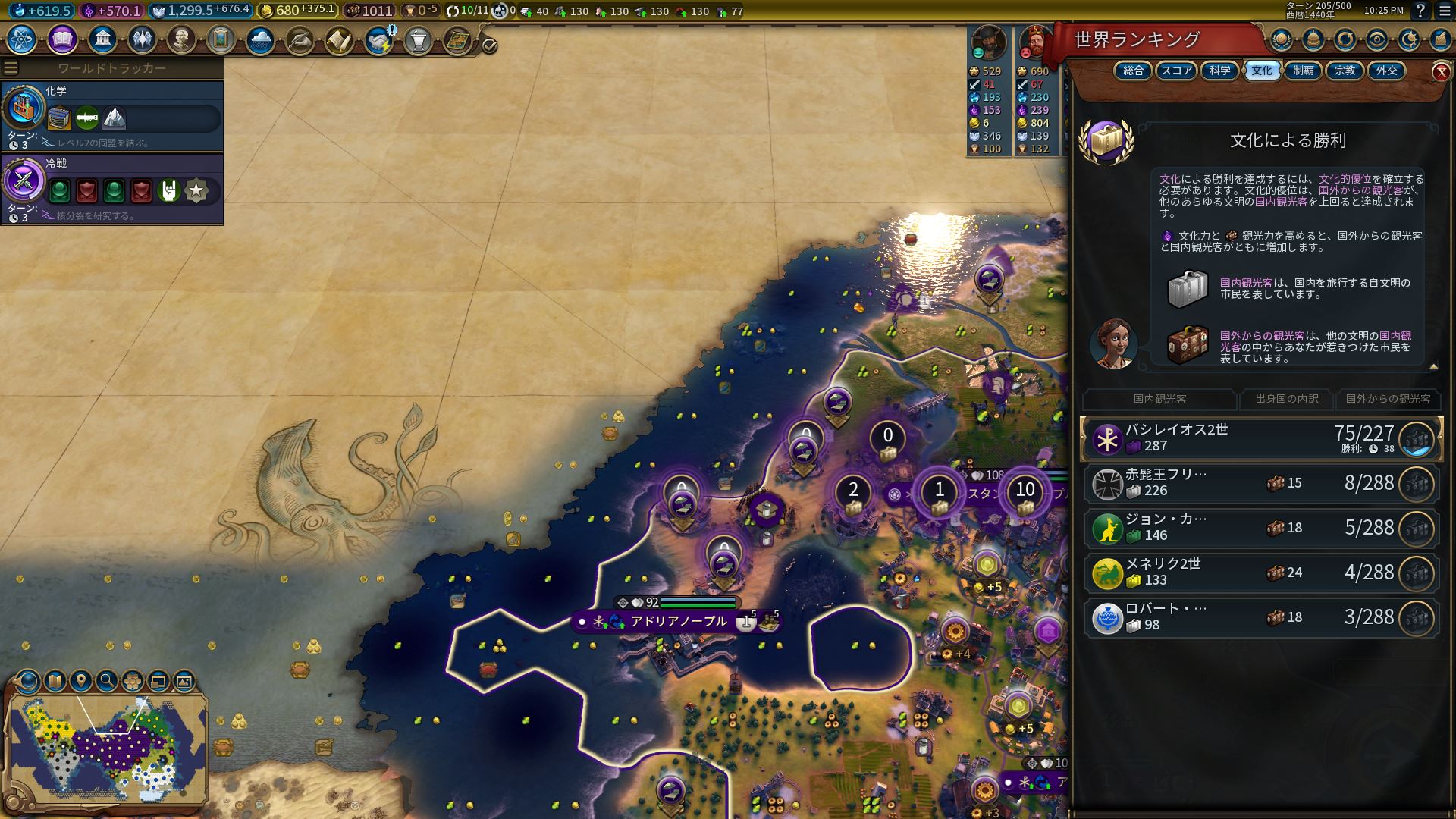
Task: Open the climate rain cloud icon
Action: point(260,39)
